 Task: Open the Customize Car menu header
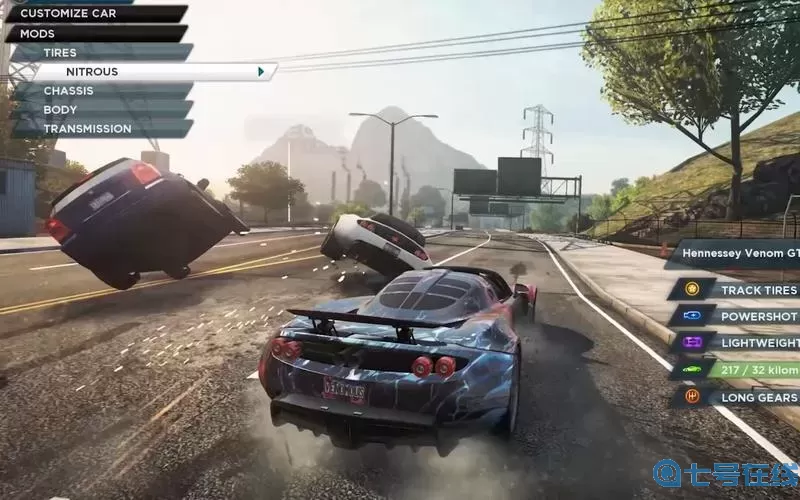(95, 14)
